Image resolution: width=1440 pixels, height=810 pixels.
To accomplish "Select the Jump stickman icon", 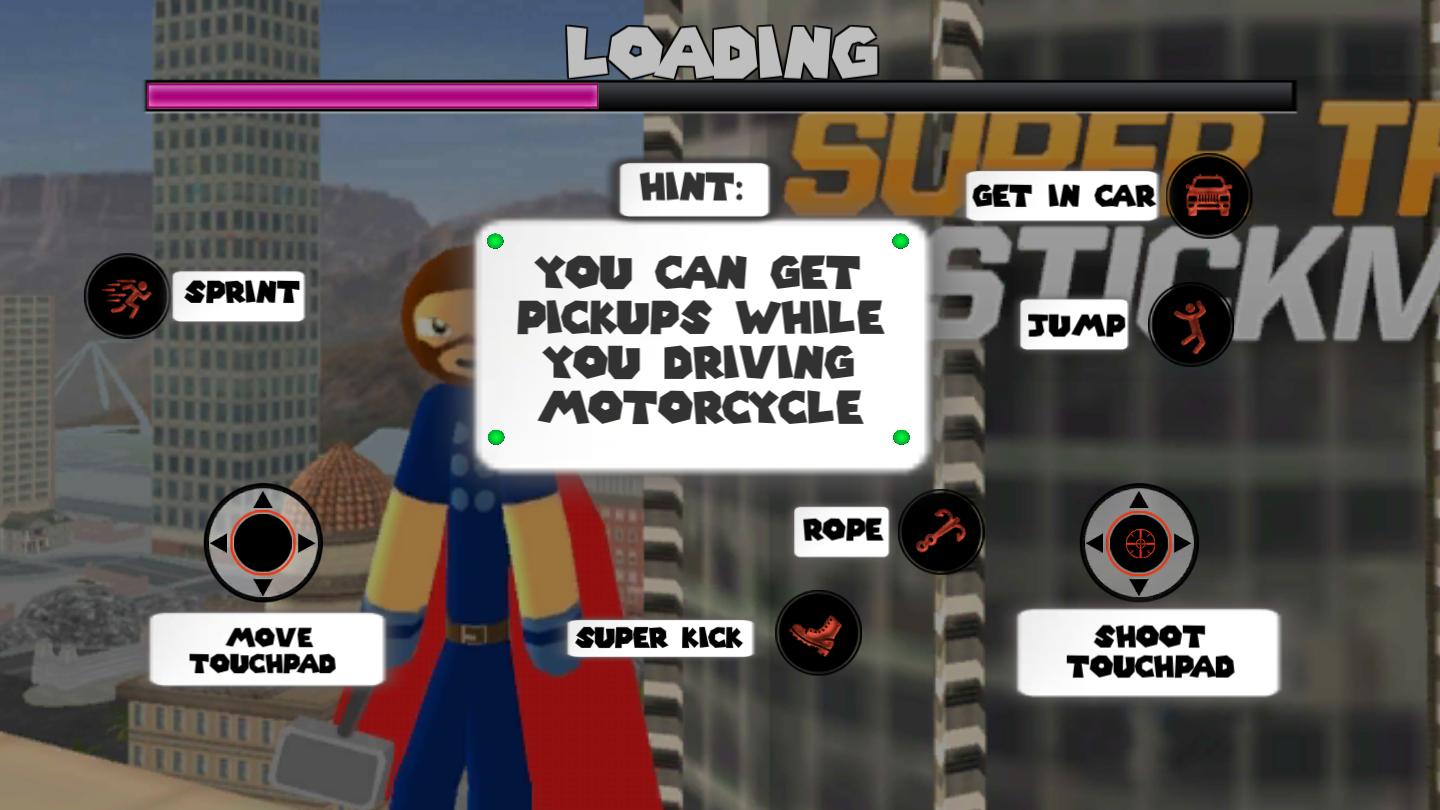I will (x=1190, y=324).
